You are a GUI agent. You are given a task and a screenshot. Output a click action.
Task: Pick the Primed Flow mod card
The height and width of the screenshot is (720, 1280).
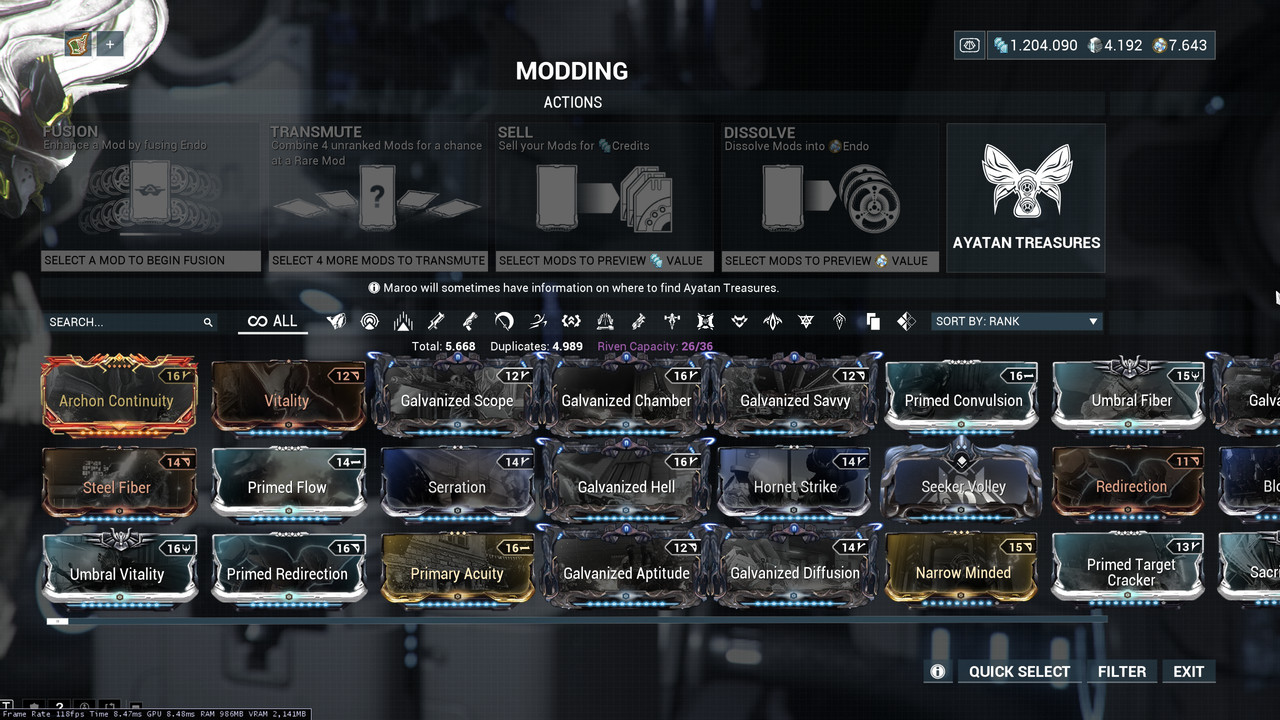tap(287, 485)
